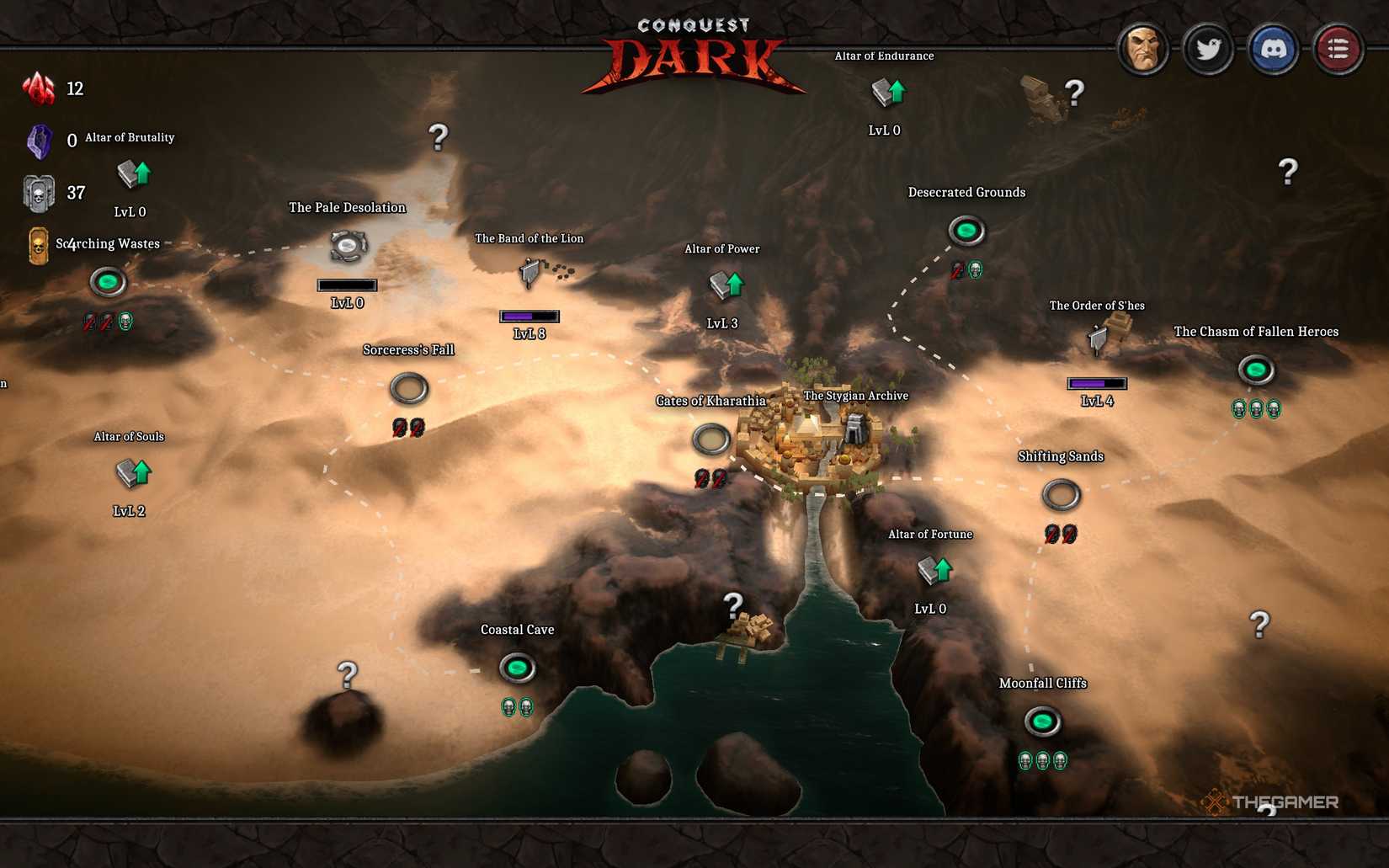
Task: Open the Discord community page
Action: coord(1274,49)
